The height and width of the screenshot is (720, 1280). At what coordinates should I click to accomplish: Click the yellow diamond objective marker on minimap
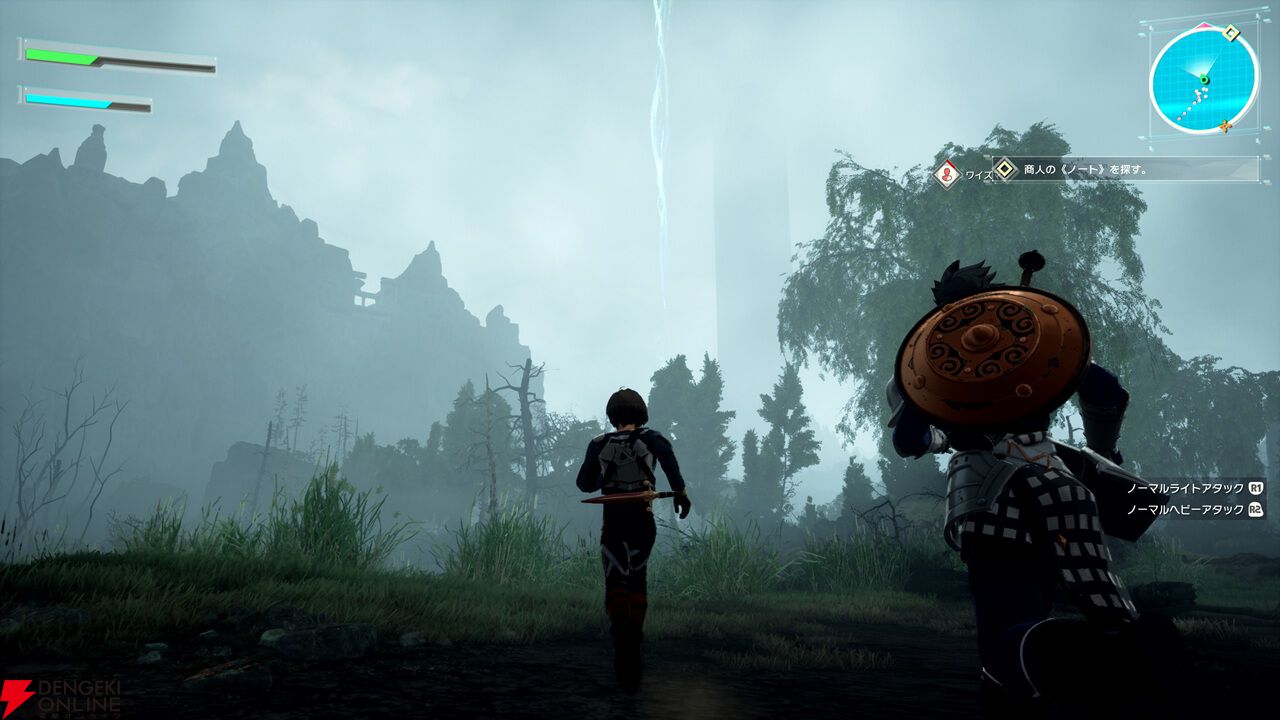pyautogui.click(x=1231, y=33)
